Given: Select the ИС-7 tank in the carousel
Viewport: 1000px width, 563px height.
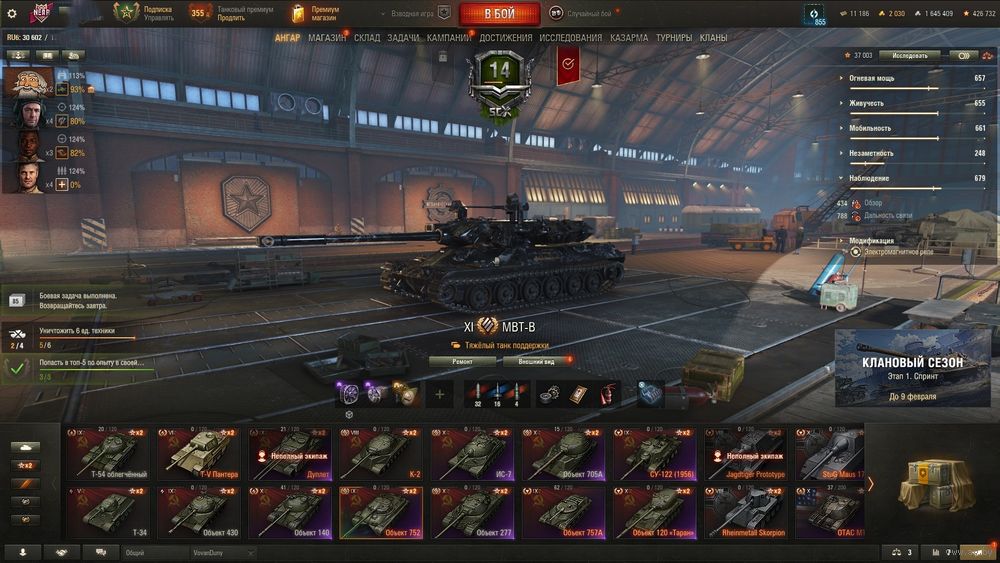Looking at the screenshot, I should (471, 453).
